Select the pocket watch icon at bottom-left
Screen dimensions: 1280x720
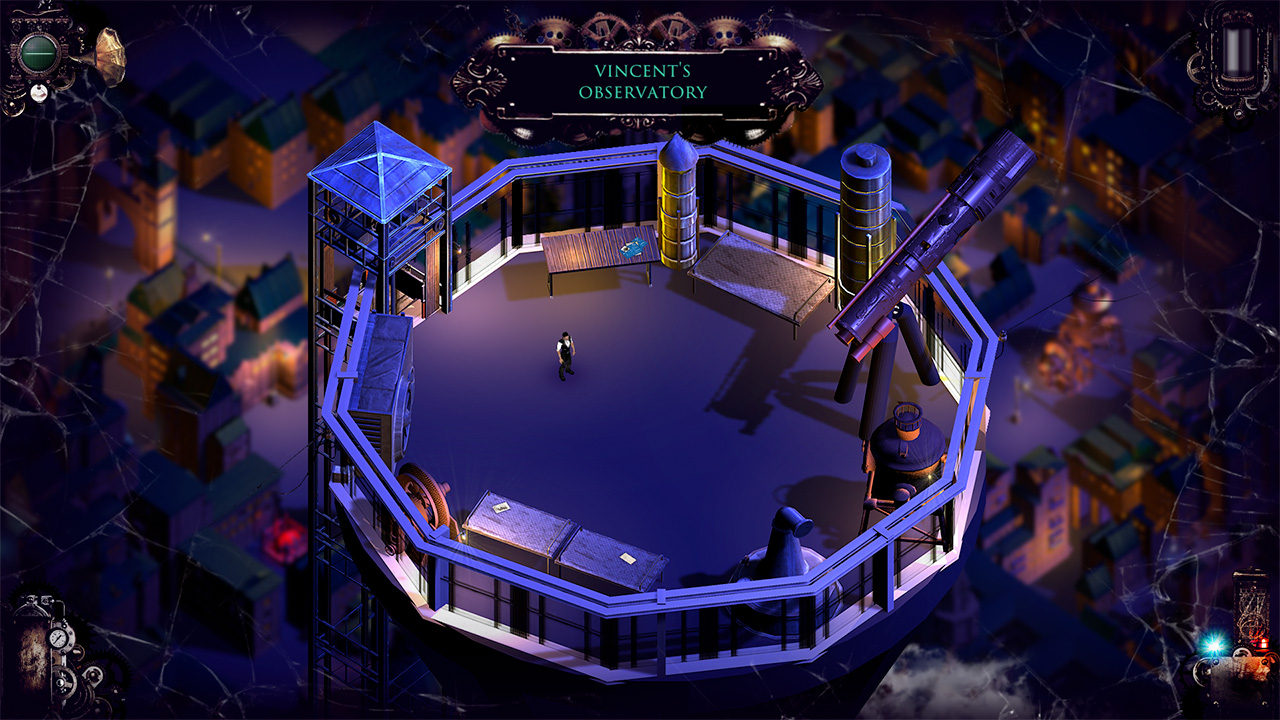point(58,637)
